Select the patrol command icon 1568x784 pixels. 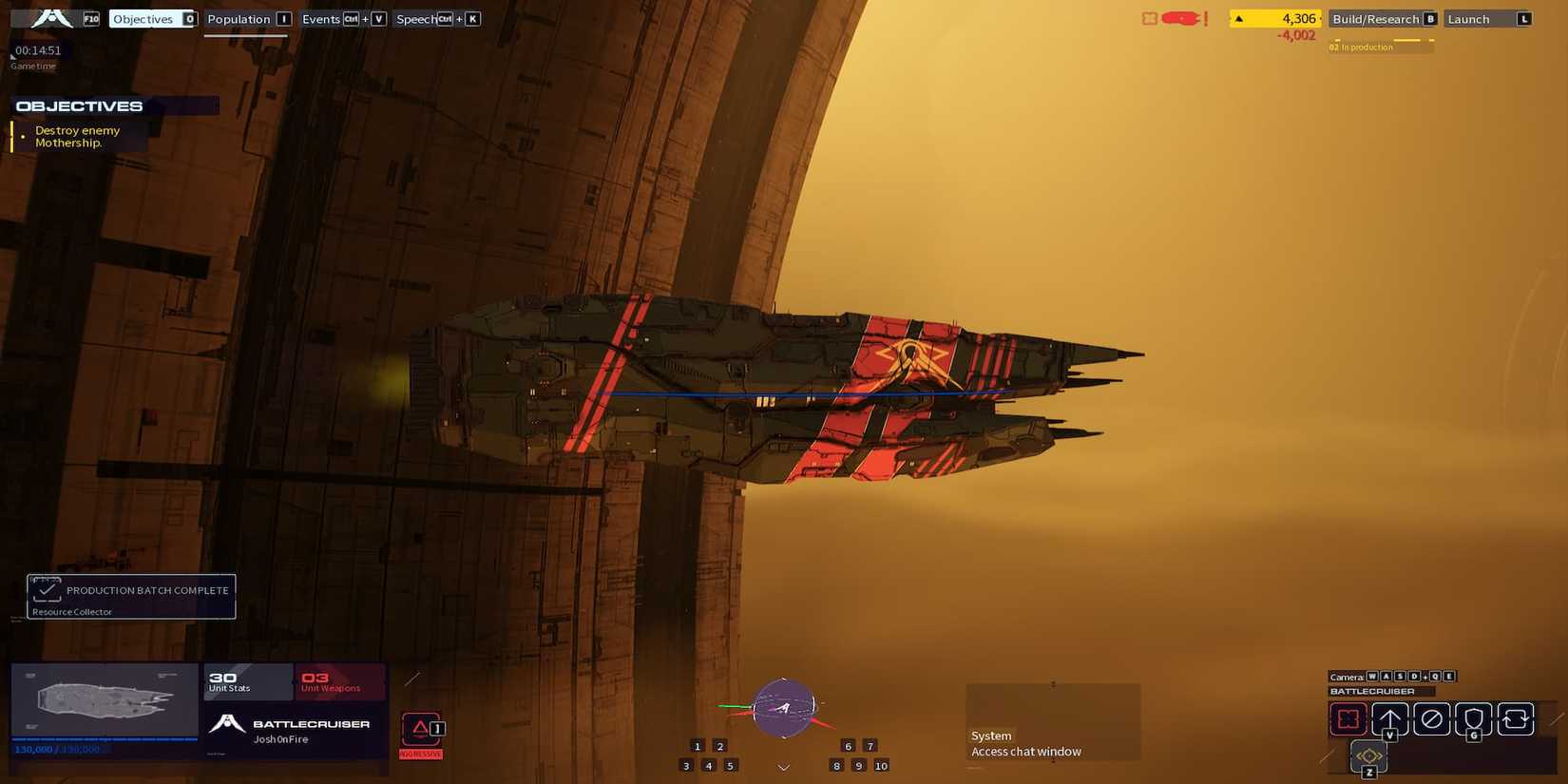click(1515, 718)
